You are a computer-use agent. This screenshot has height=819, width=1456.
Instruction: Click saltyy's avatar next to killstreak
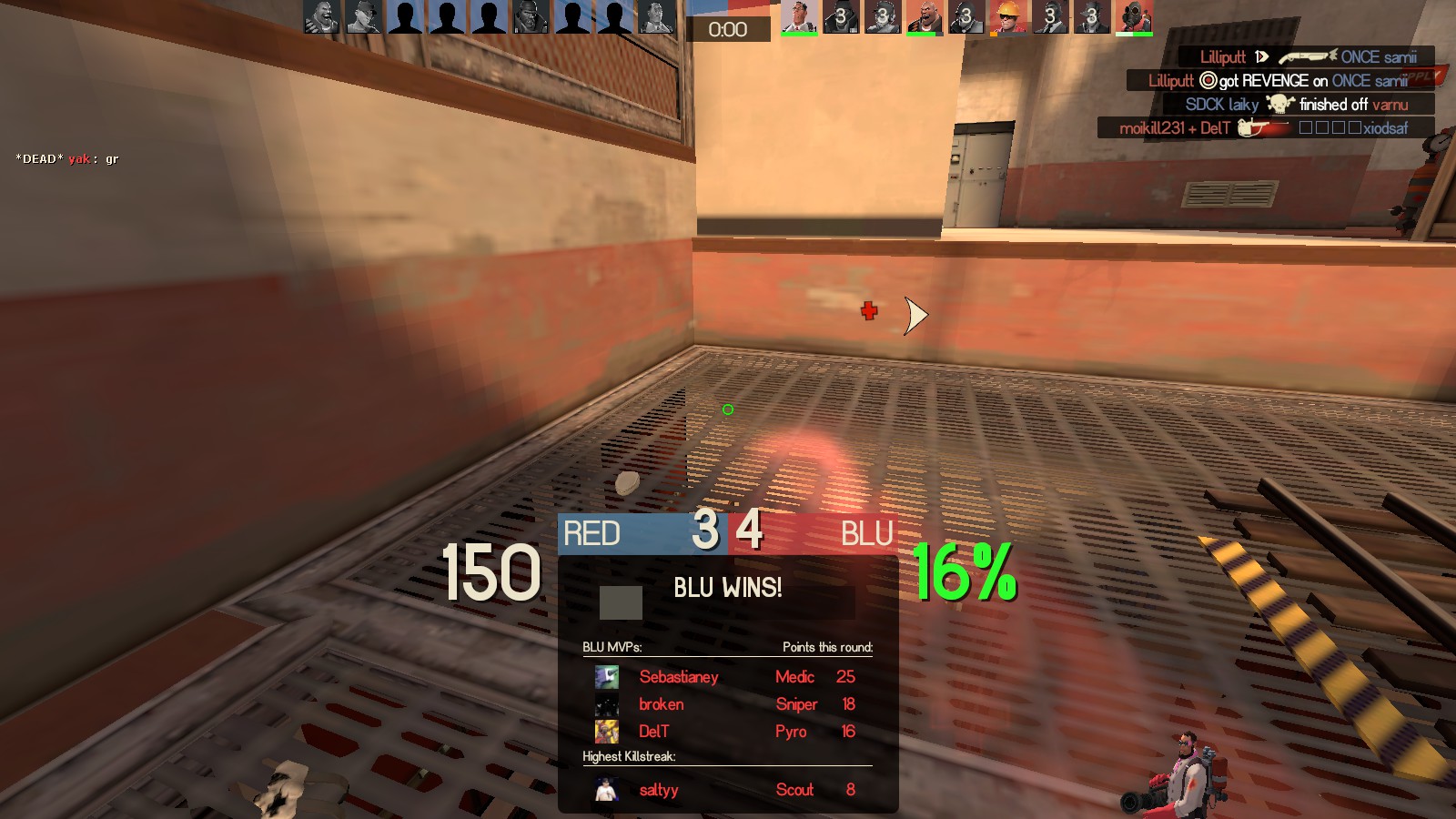tap(607, 790)
